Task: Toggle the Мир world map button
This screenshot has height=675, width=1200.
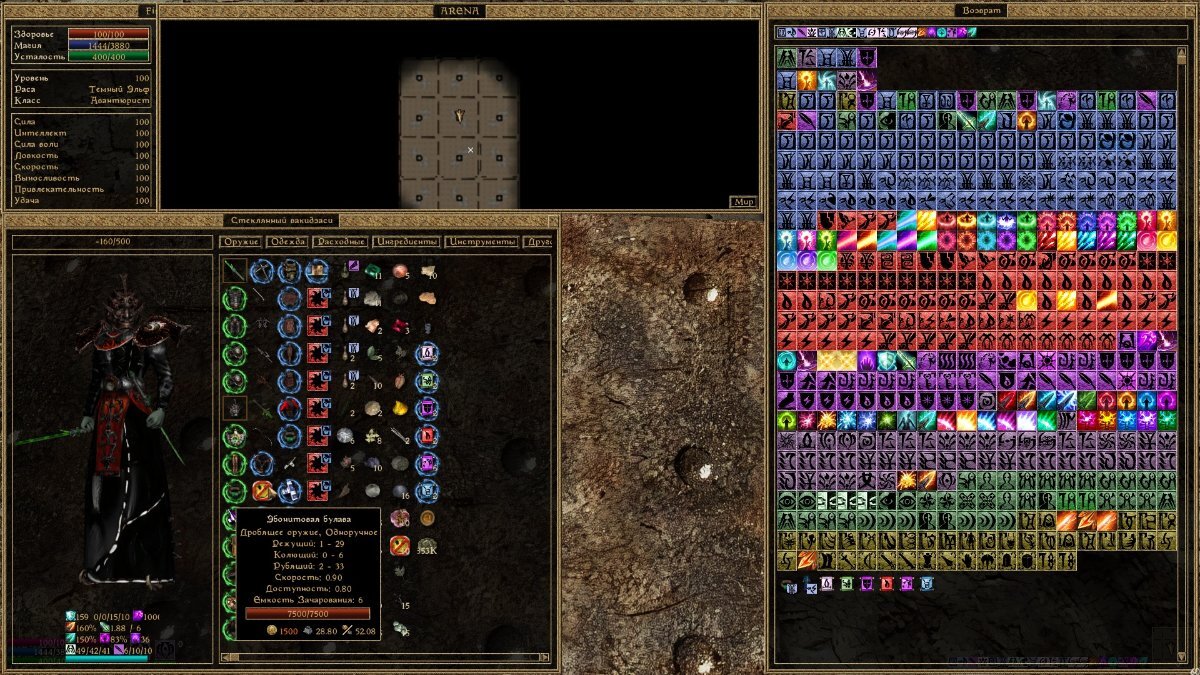Action: click(742, 201)
